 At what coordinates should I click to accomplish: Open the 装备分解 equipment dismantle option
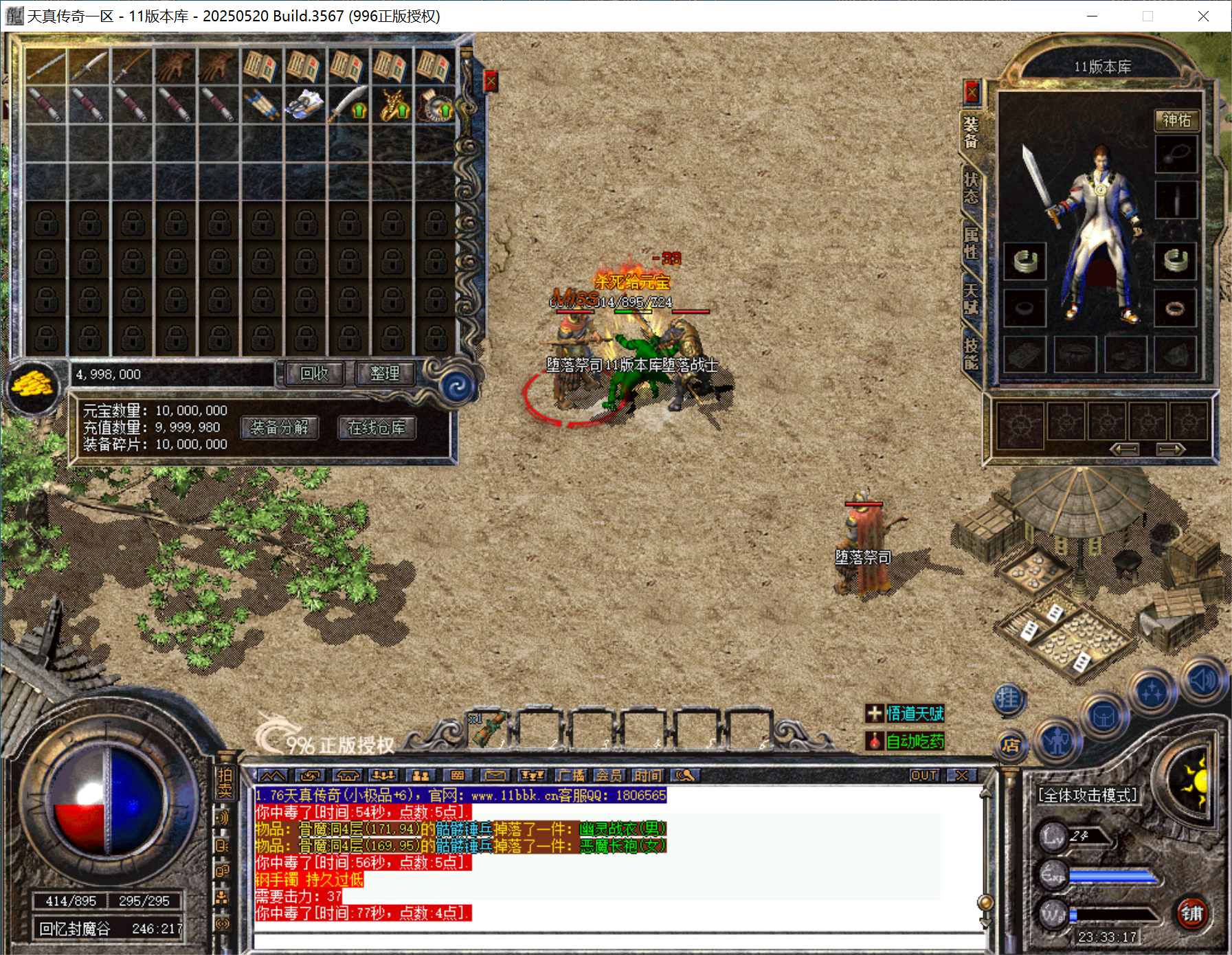280,427
